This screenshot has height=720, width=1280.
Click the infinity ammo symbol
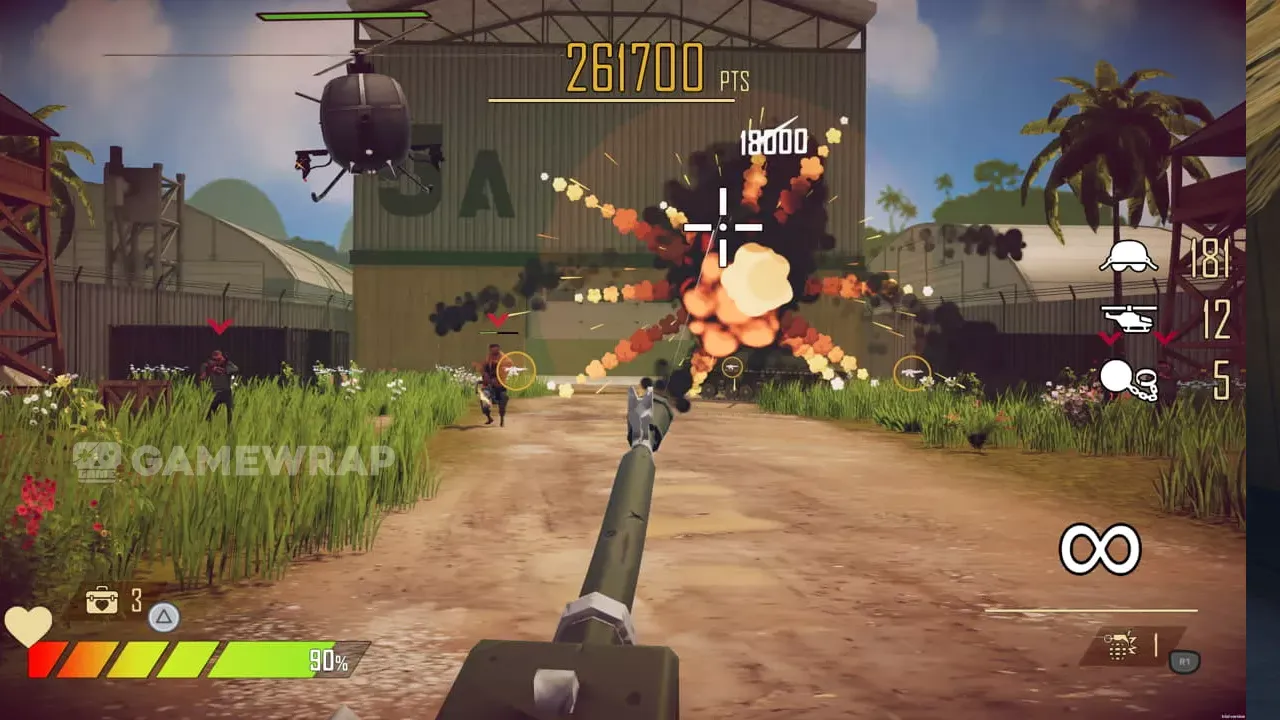tap(1100, 549)
